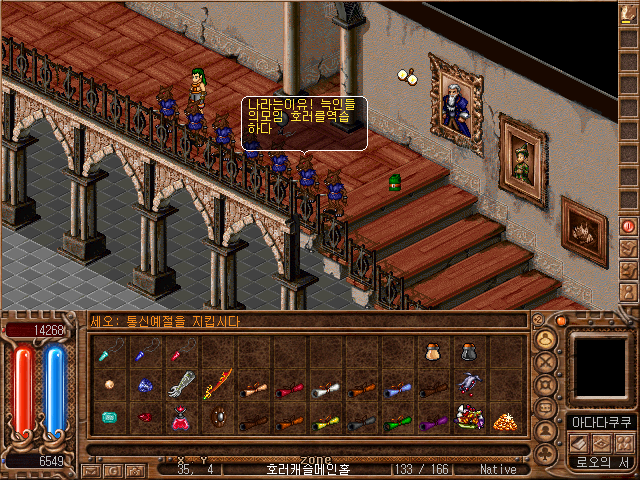Select the black pouch in inventory
640x480 pixels.
coord(468,351)
